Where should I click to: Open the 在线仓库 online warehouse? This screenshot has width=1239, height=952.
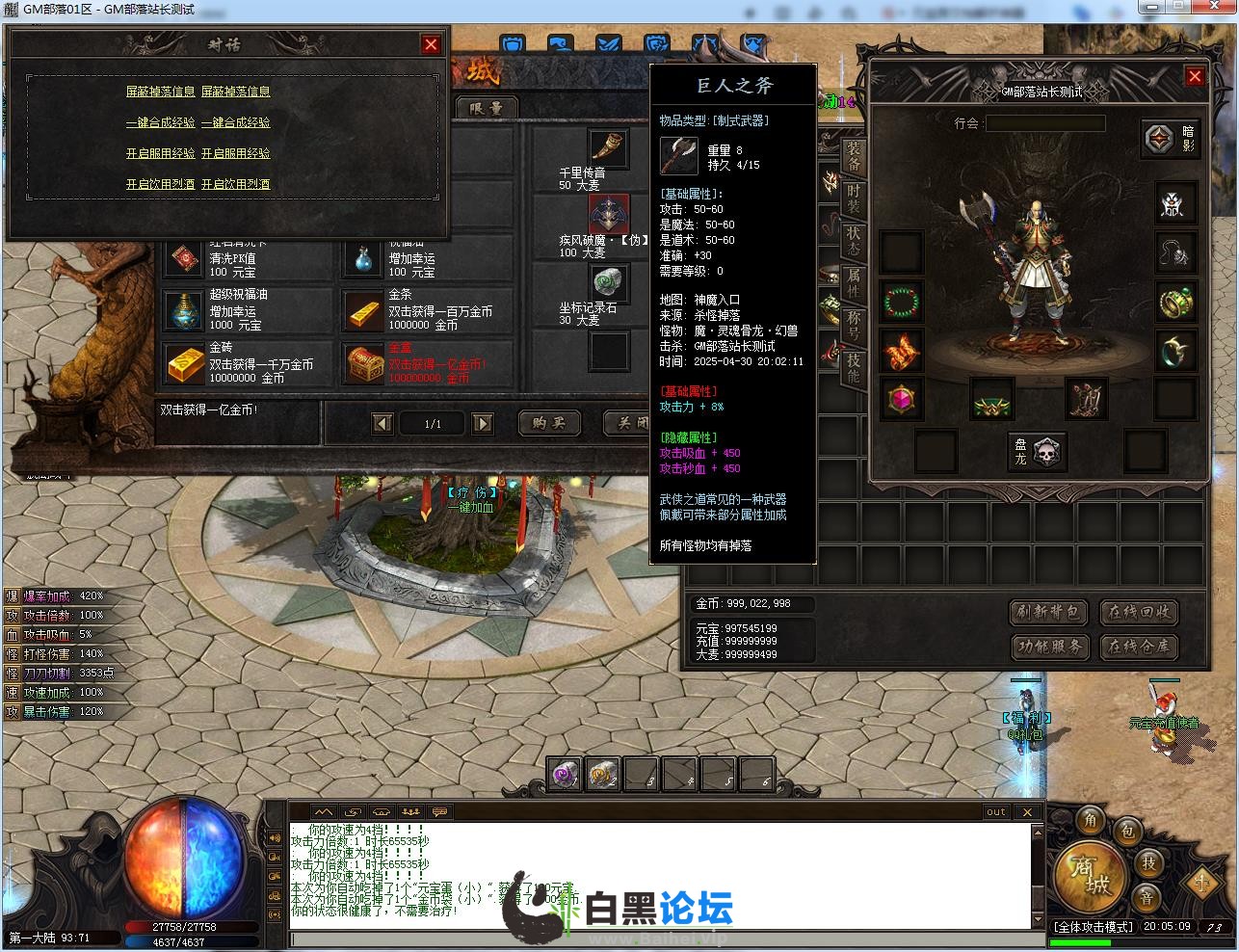tap(1139, 647)
